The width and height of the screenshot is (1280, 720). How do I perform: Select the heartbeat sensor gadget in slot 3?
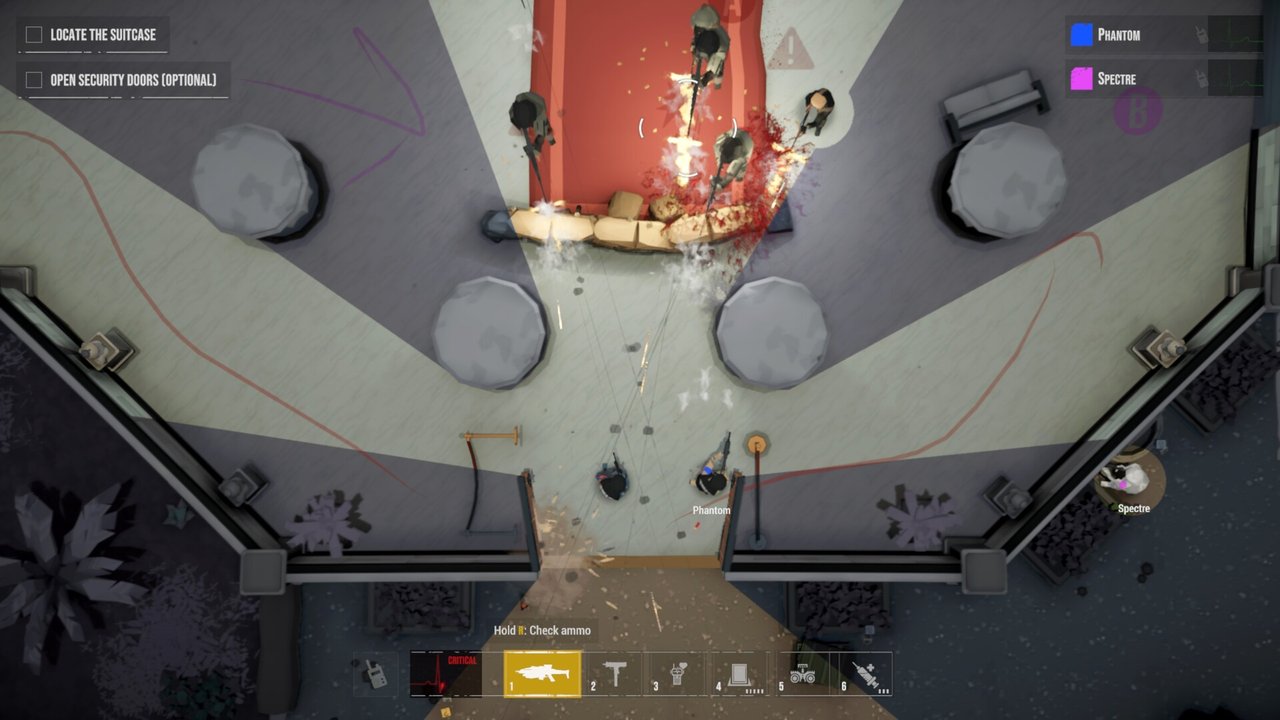click(676, 674)
